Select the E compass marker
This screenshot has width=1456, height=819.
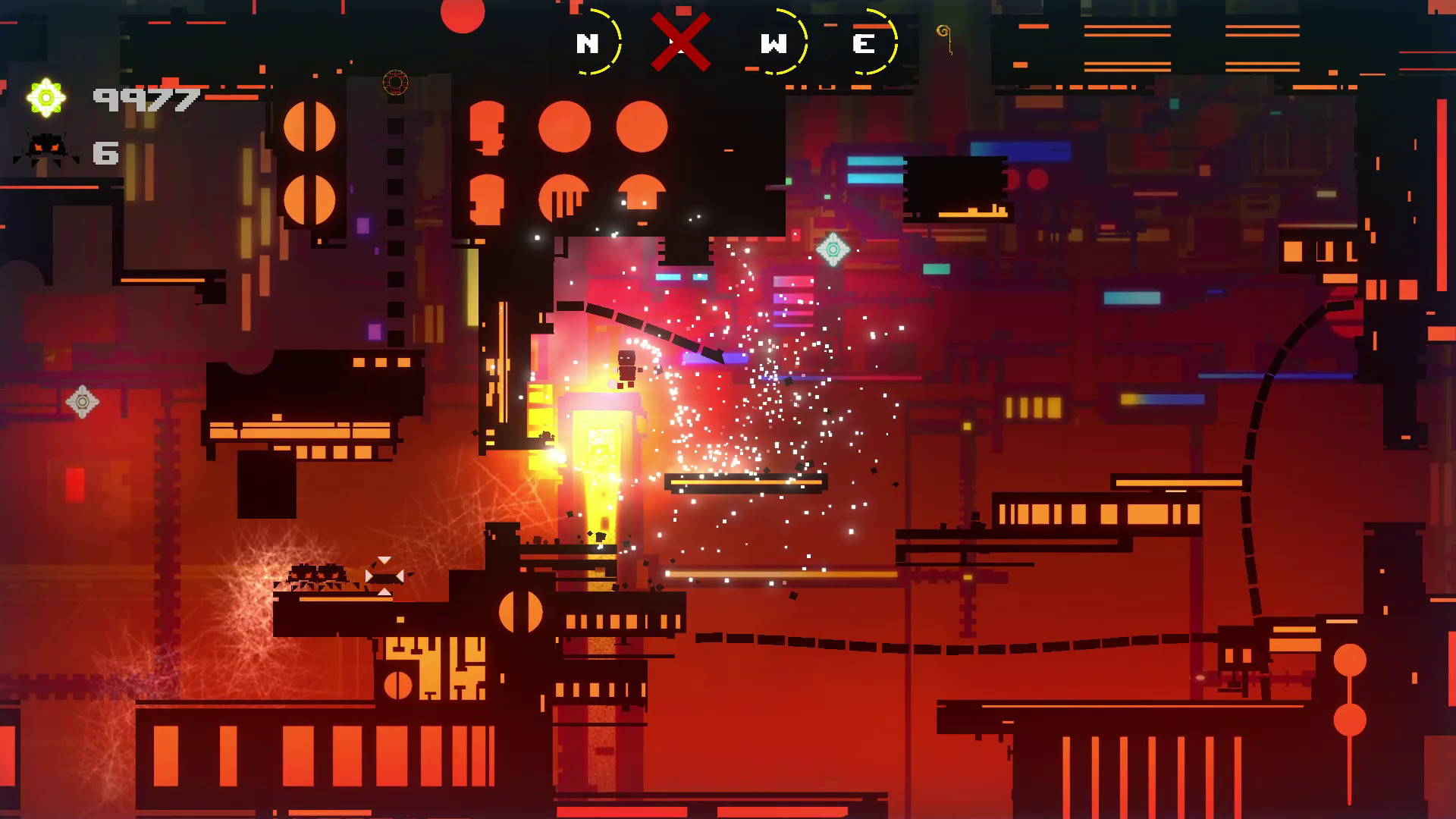(863, 44)
